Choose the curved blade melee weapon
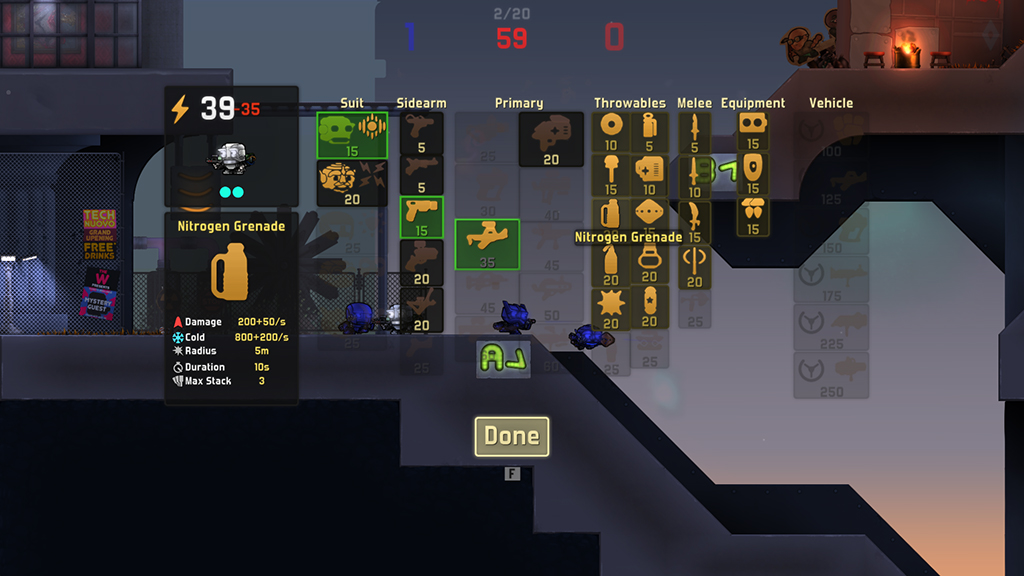The image size is (1024, 576). click(x=694, y=222)
